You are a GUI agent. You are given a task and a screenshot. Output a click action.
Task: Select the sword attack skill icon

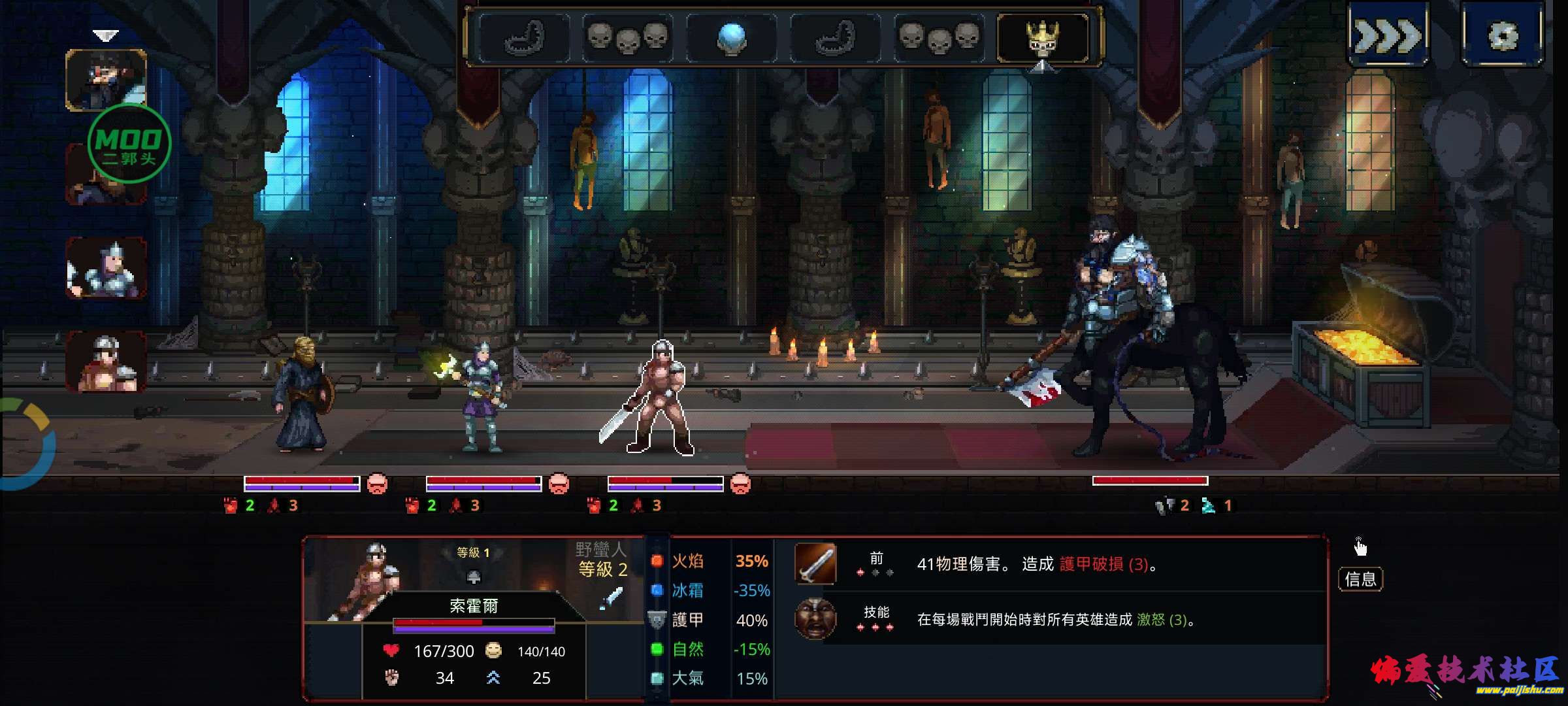815,563
